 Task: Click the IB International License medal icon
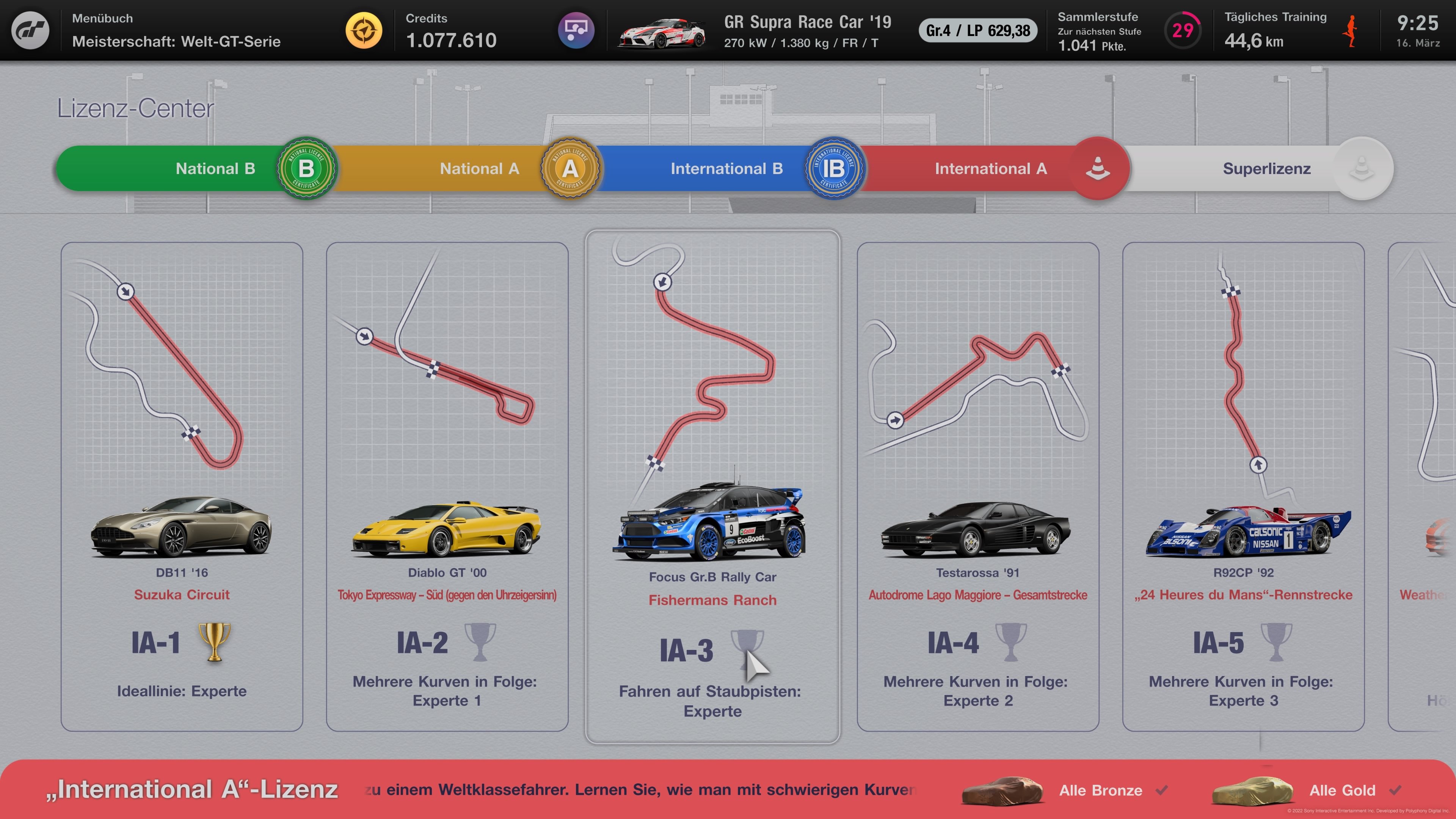(835, 168)
